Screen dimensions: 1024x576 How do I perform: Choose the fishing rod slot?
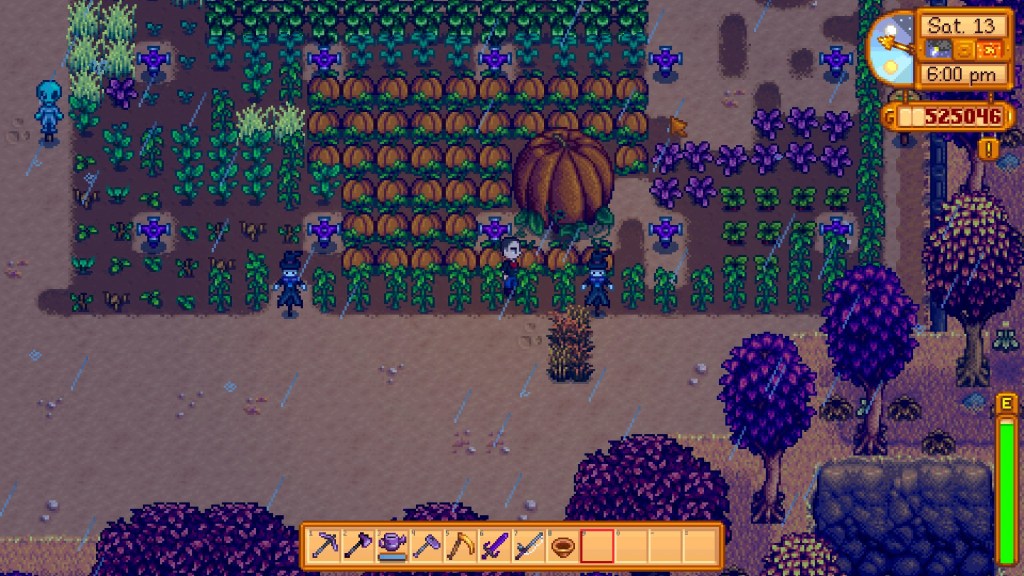click(x=529, y=546)
